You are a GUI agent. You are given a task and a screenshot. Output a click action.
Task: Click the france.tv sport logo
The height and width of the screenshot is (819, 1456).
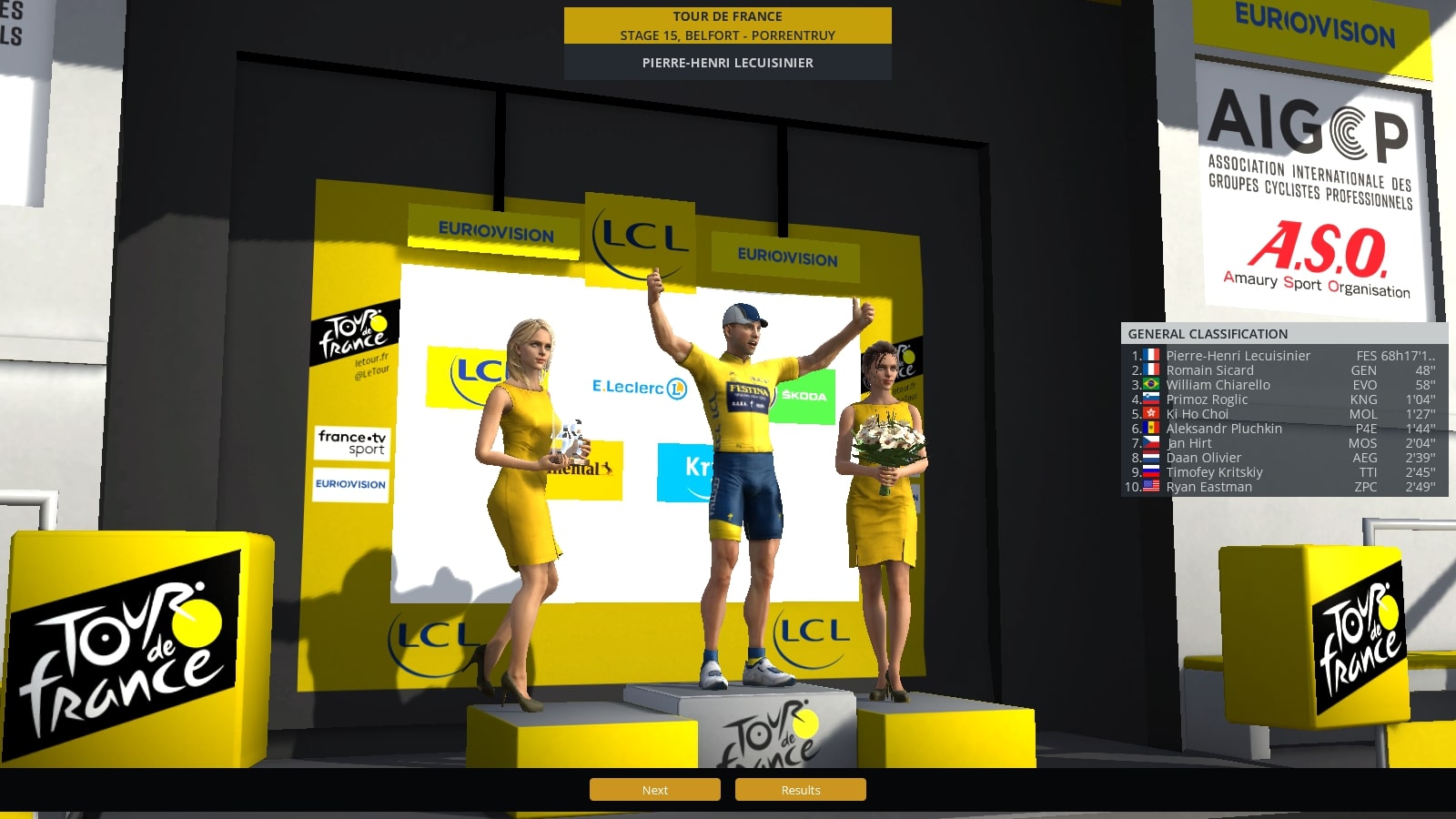353,444
